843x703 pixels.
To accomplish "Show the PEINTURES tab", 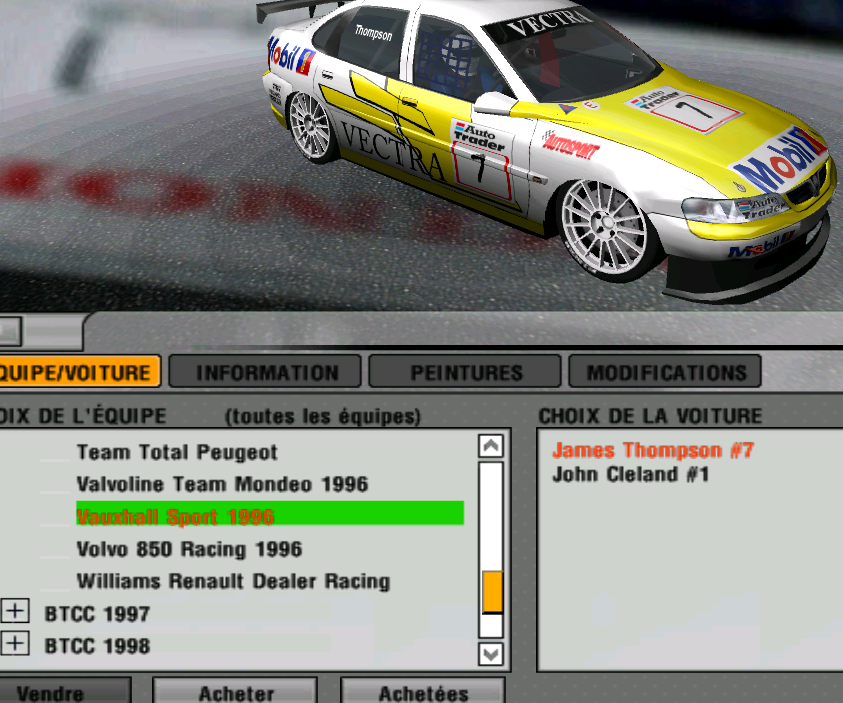I will 466,373.
